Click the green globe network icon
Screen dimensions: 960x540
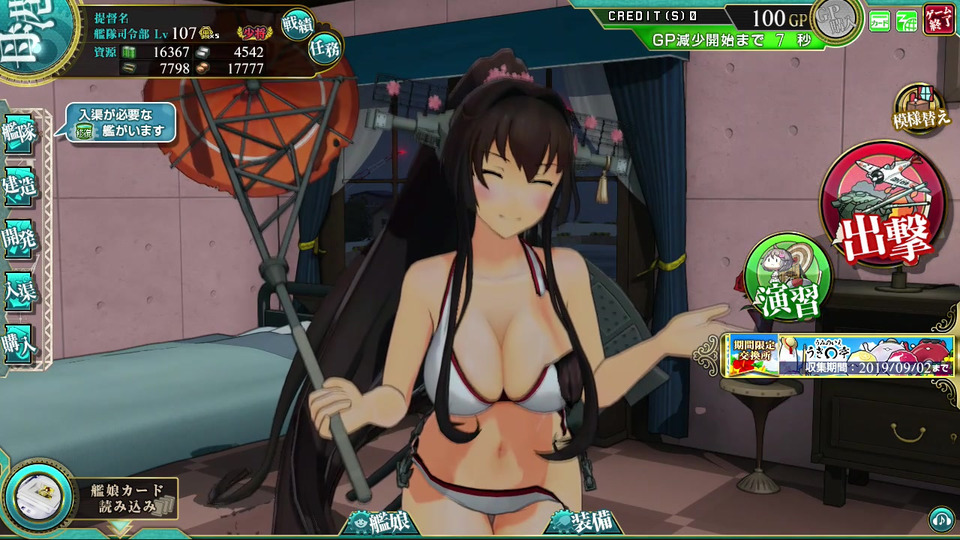(x=906, y=19)
